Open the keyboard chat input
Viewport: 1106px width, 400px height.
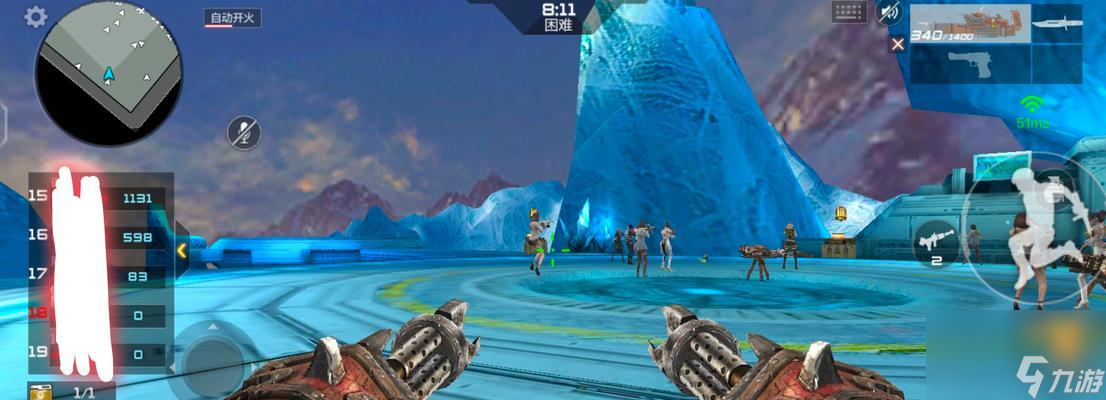tap(848, 12)
